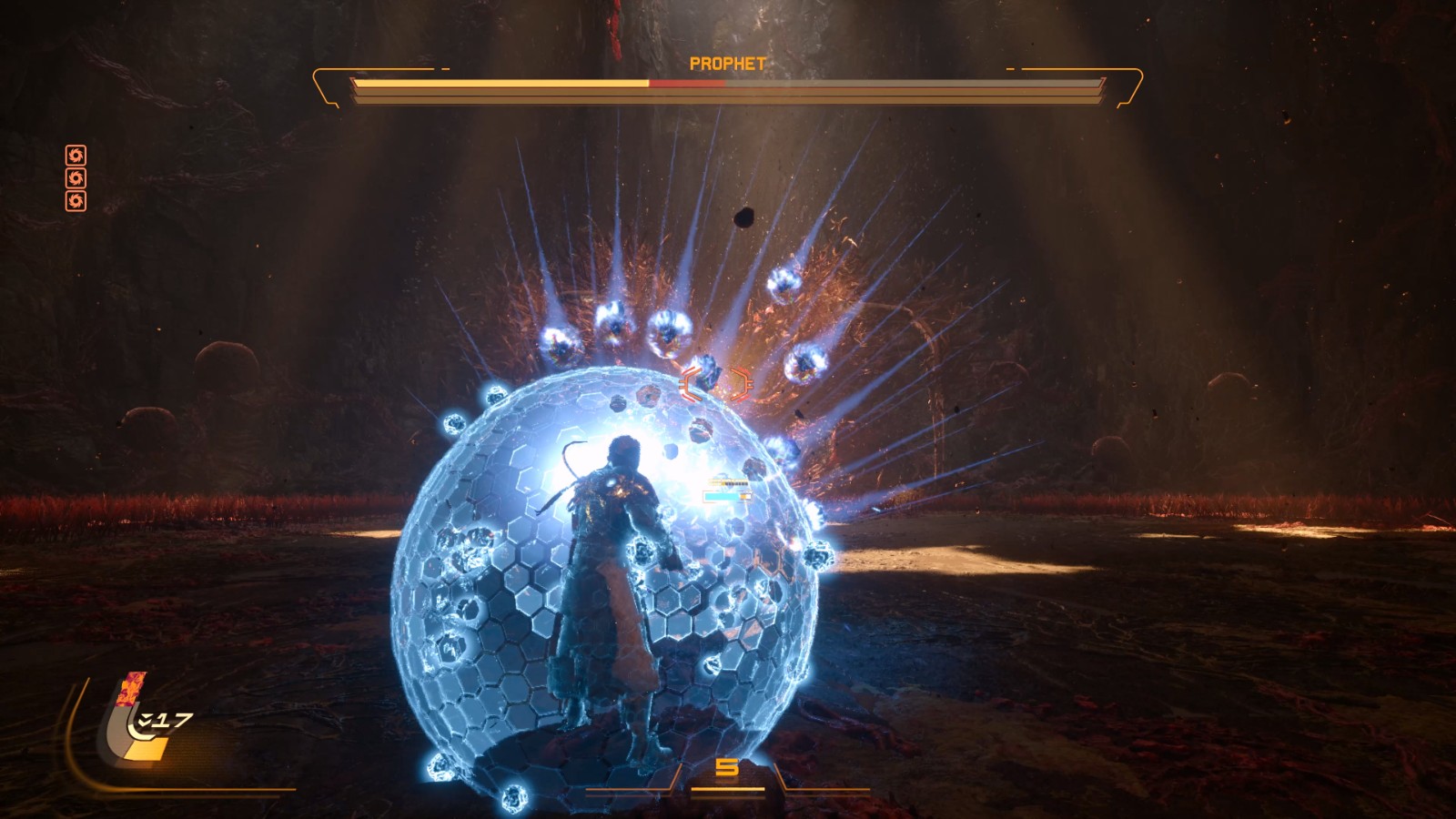Click the red lock-on target reticle
The width and height of the screenshot is (1456, 819).
point(715,384)
